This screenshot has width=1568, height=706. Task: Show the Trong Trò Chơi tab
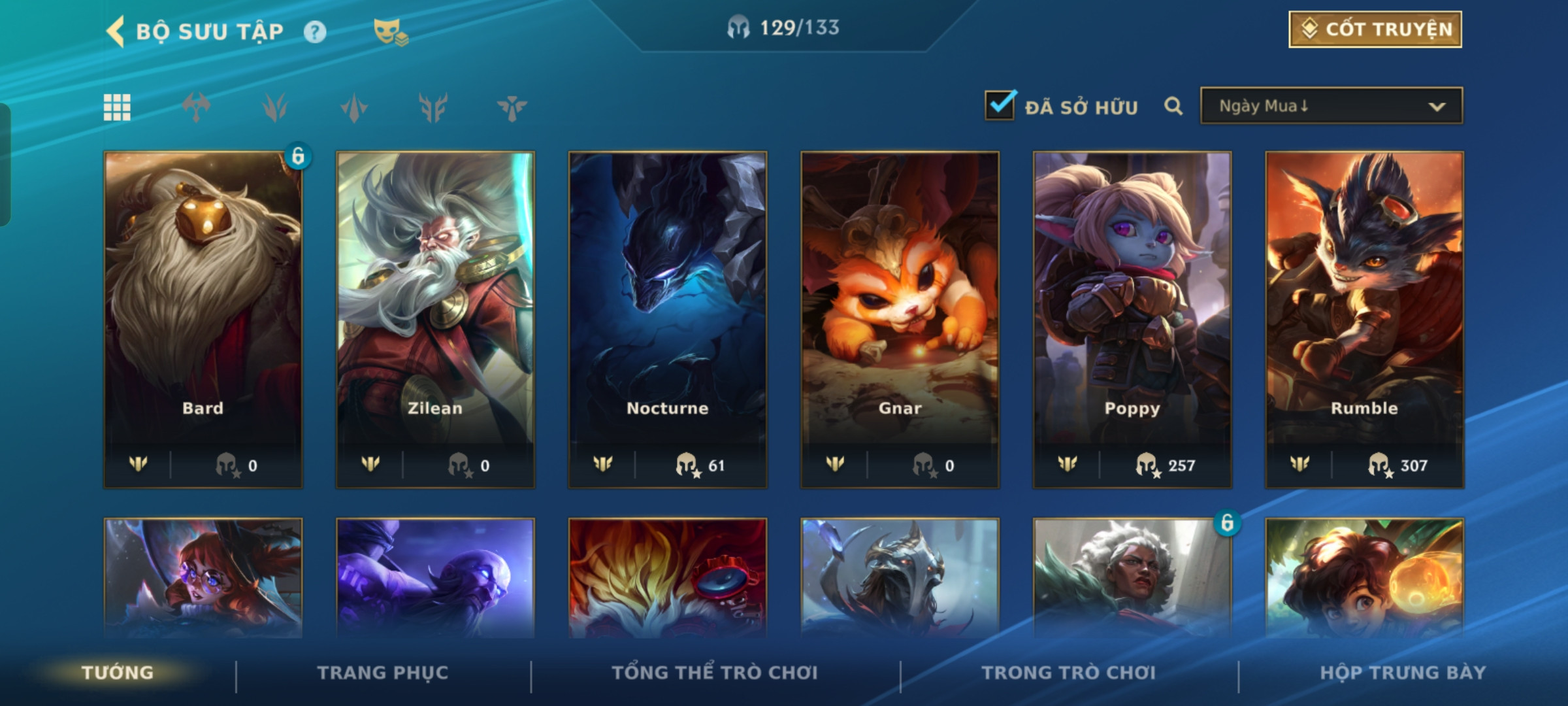point(1069,673)
